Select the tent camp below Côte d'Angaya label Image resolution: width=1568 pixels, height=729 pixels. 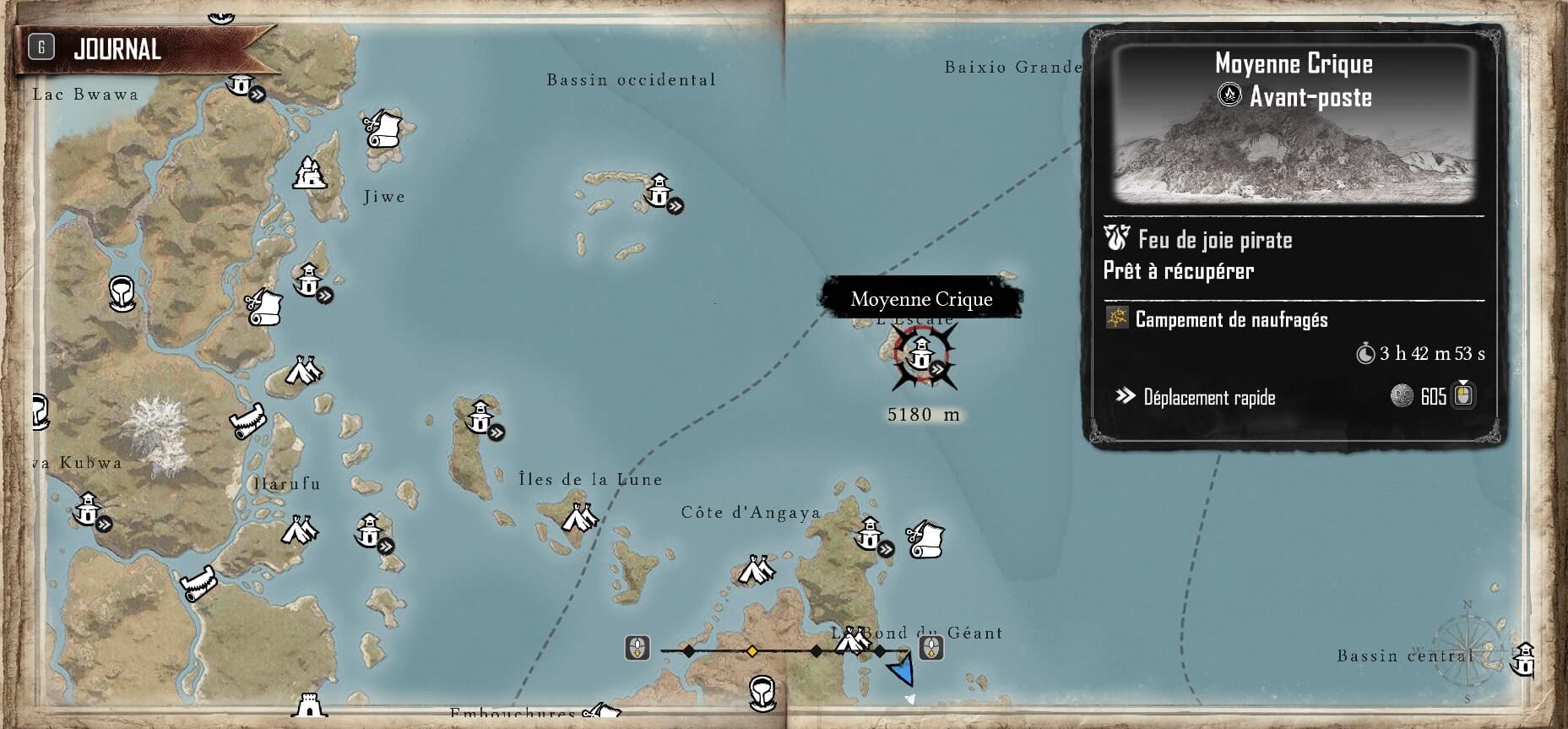point(756,570)
